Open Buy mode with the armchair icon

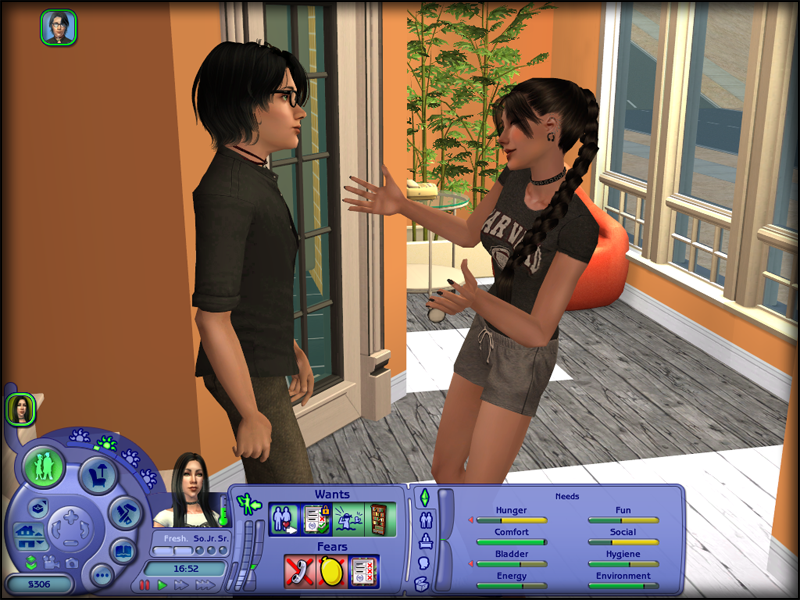point(99,475)
